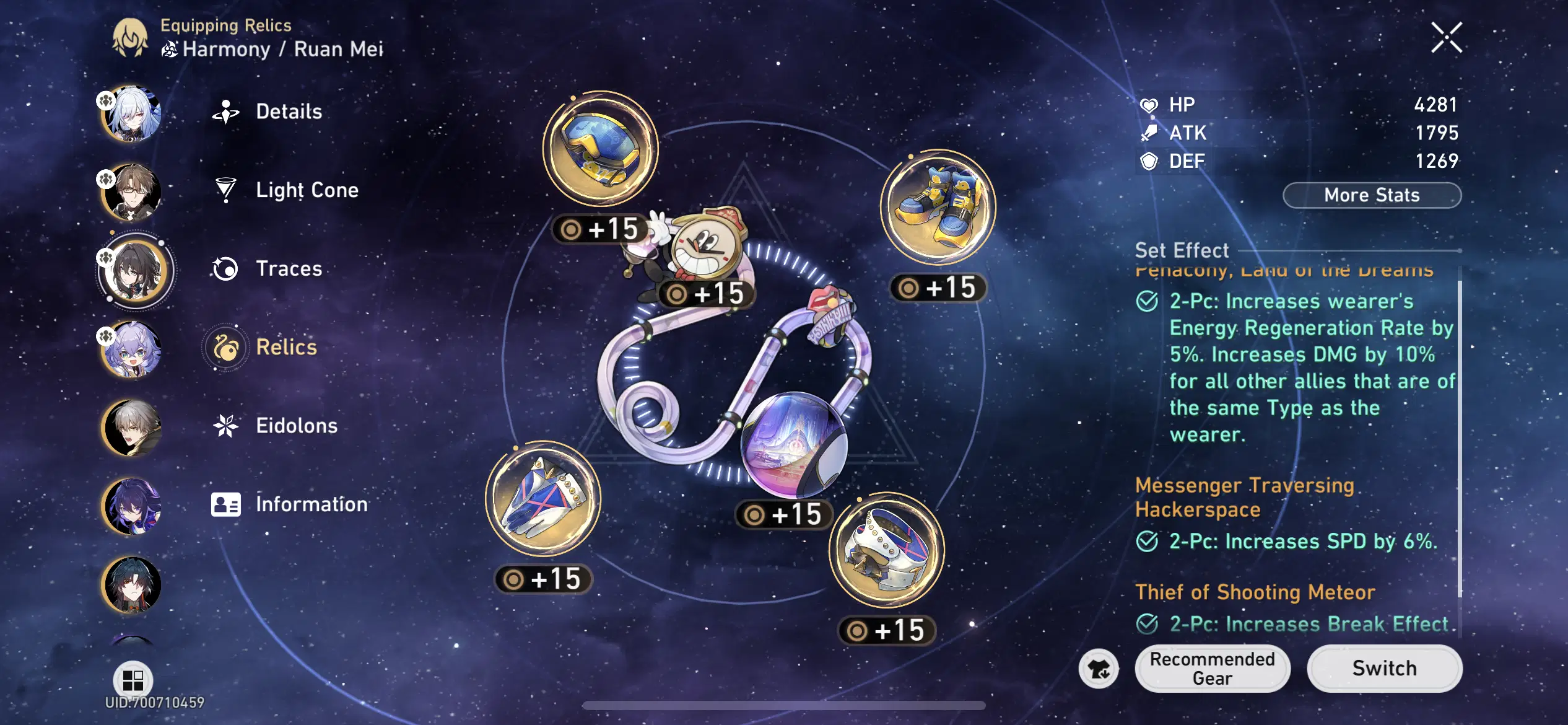Select the gloves relic piece
1568x725 pixels.
[542, 502]
